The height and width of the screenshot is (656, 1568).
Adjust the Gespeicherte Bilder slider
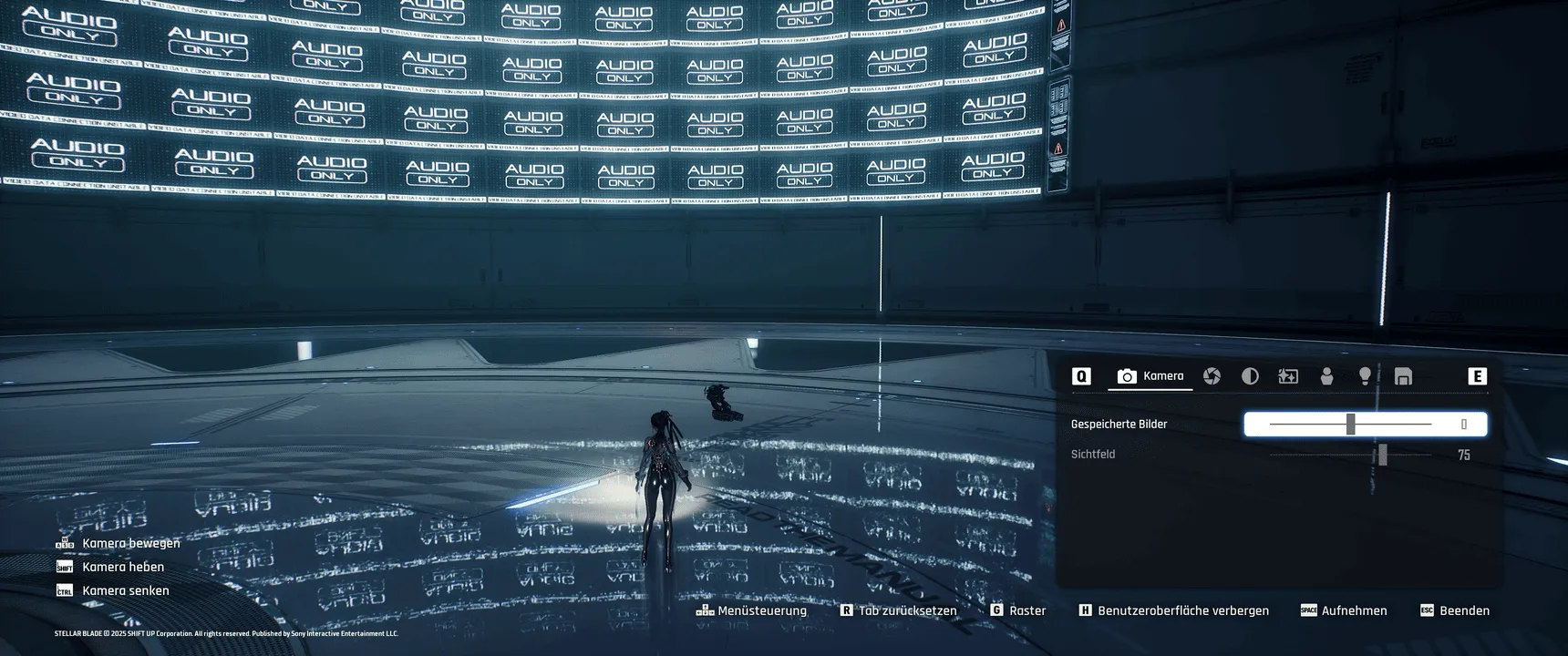(x=1350, y=425)
